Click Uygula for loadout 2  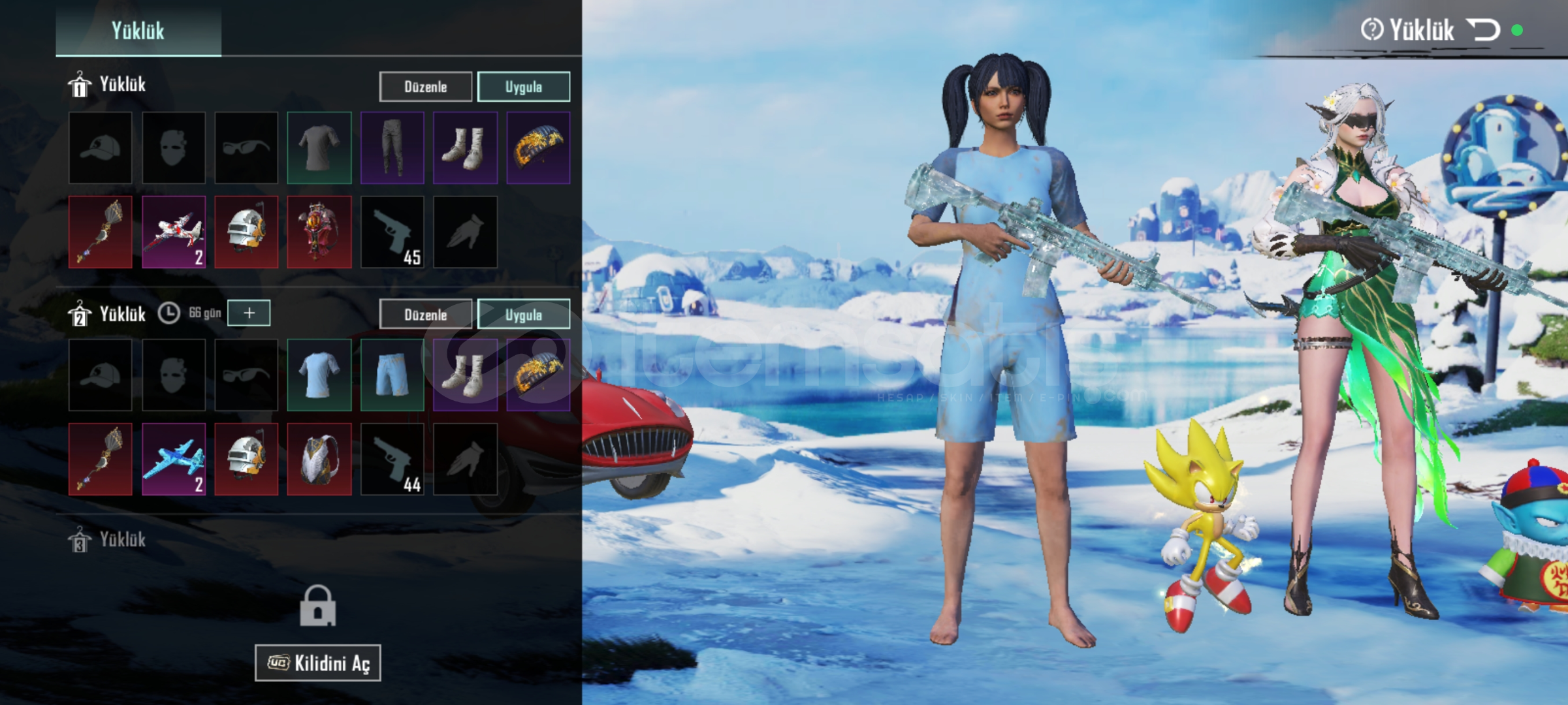coord(523,315)
